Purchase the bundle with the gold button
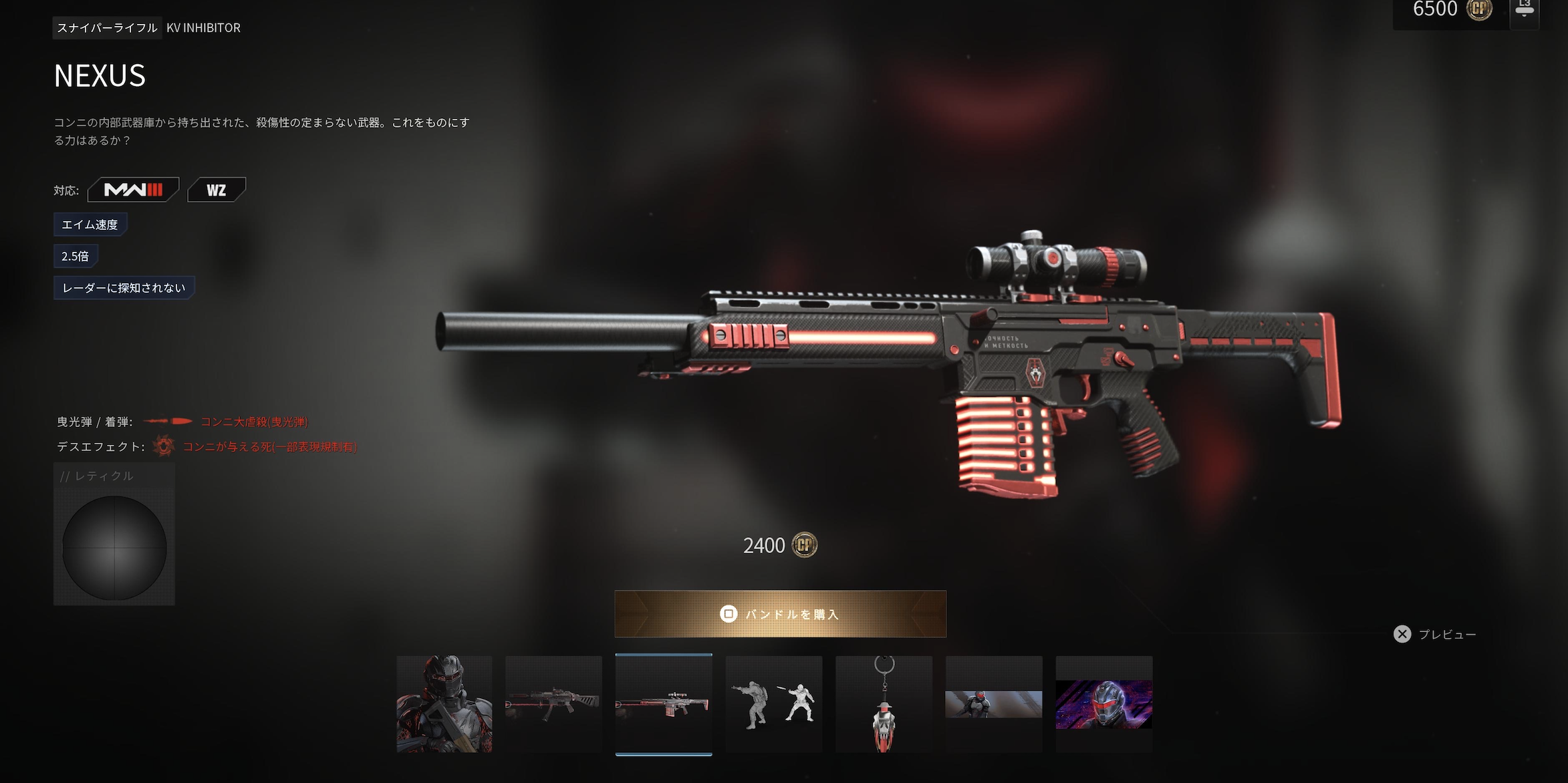Image resolution: width=1568 pixels, height=783 pixels. click(780, 614)
